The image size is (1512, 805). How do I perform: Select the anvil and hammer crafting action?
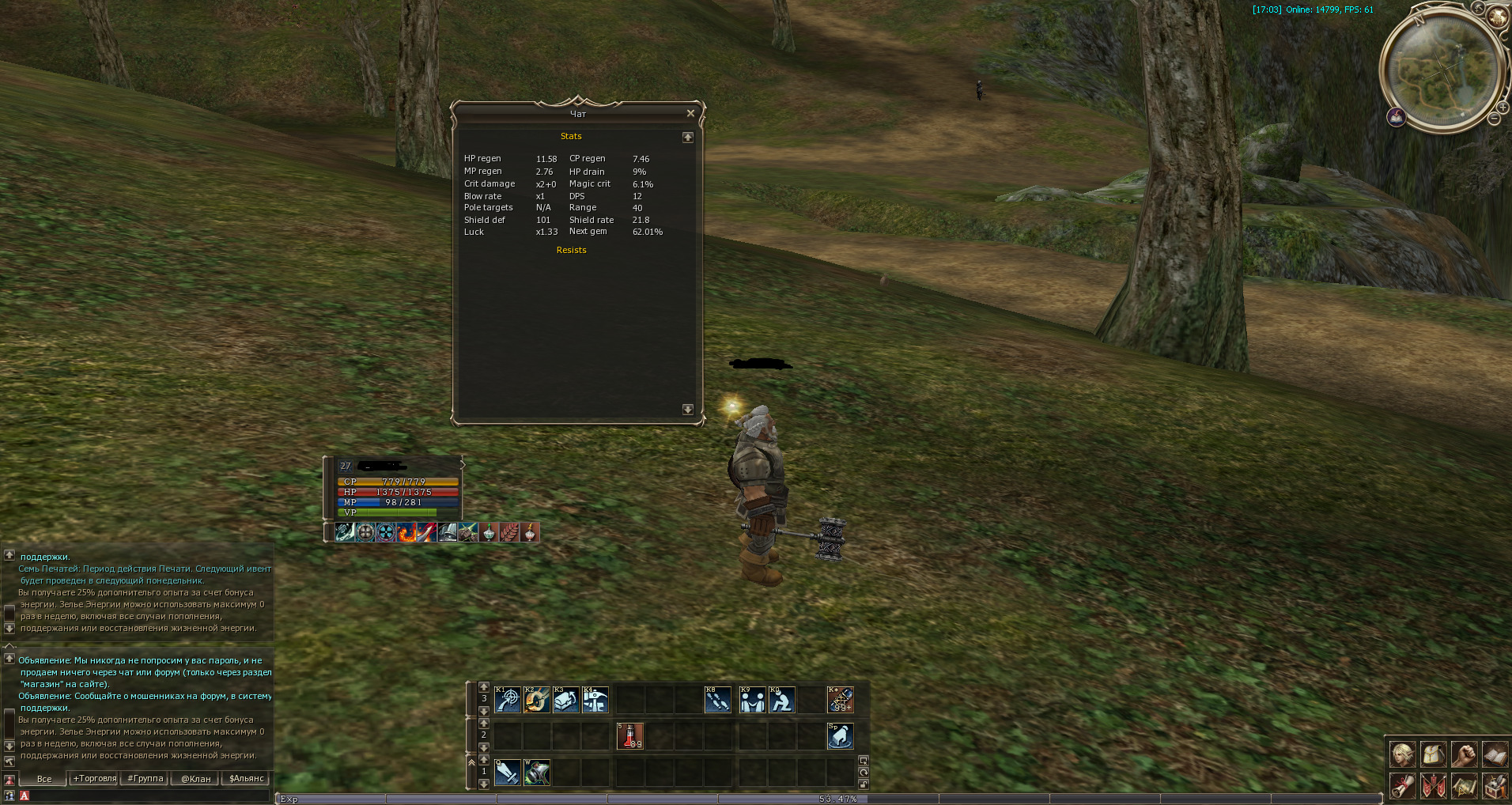[x=595, y=700]
